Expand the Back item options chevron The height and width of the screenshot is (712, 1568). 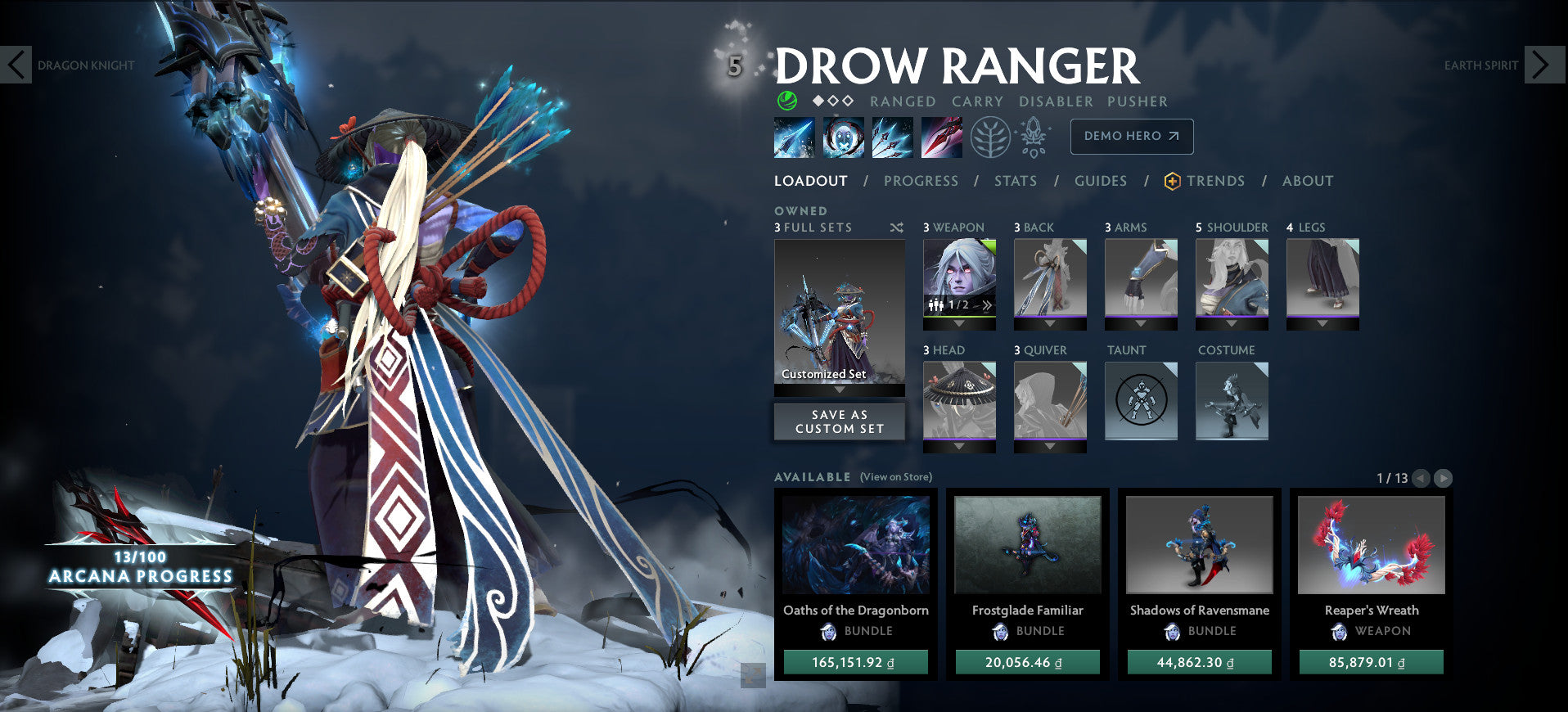pyautogui.click(x=1050, y=322)
